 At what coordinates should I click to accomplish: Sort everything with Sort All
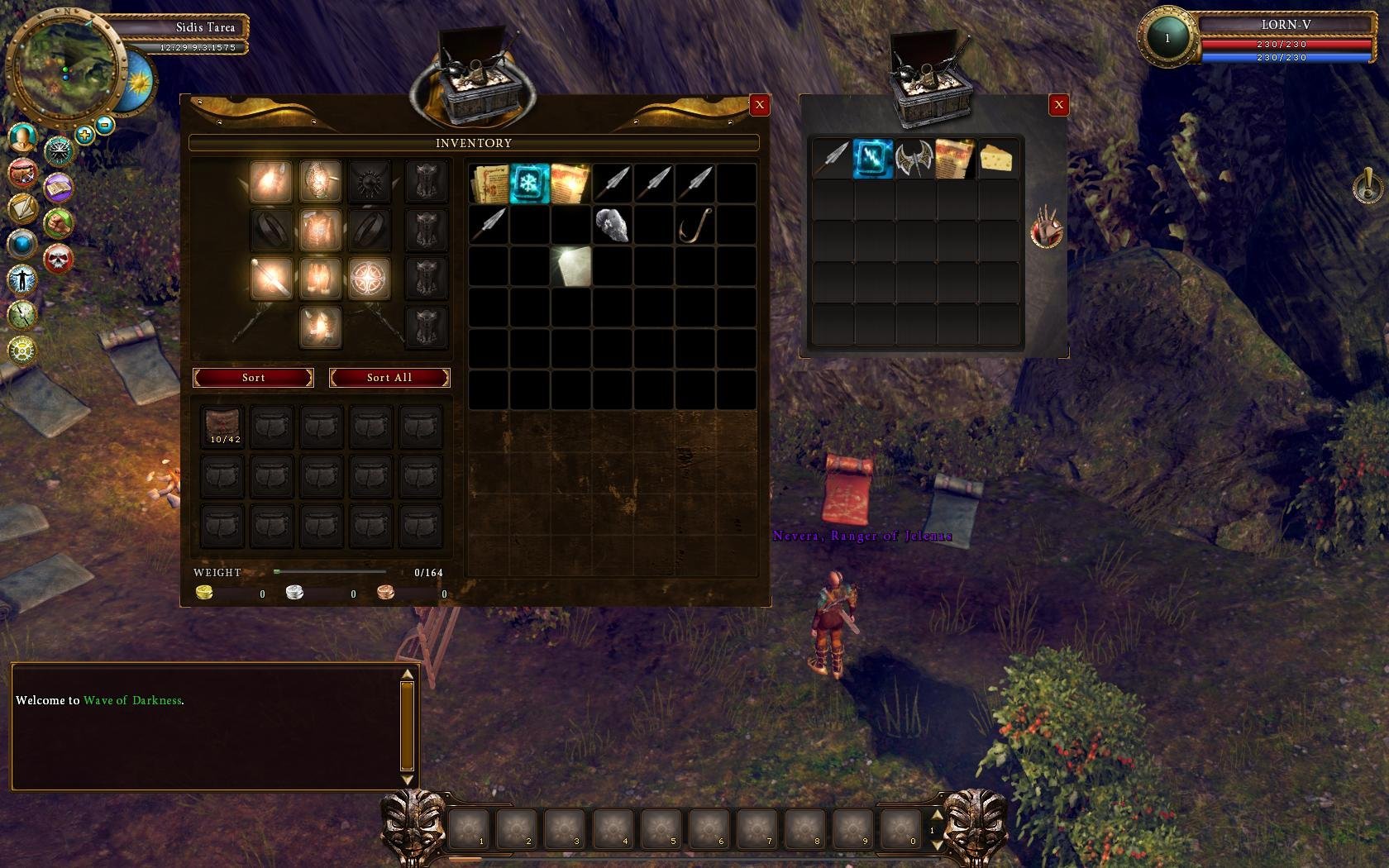click(389, 378)
